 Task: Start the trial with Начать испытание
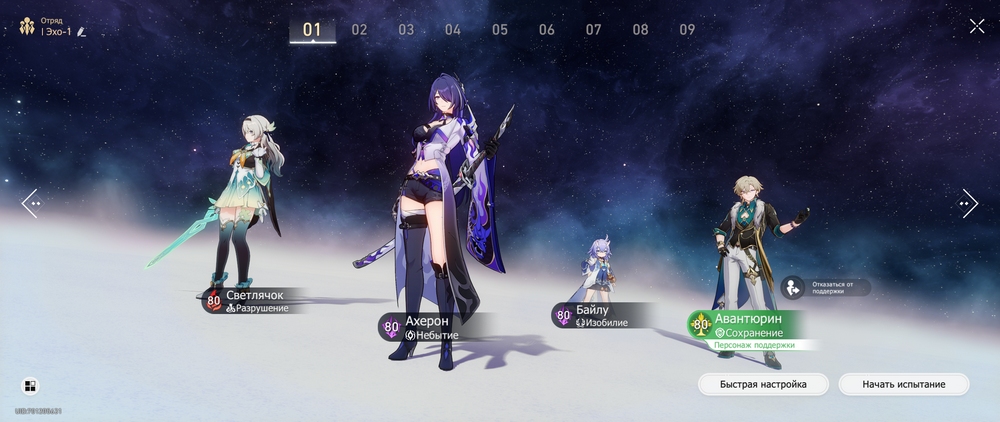point(904,384)
